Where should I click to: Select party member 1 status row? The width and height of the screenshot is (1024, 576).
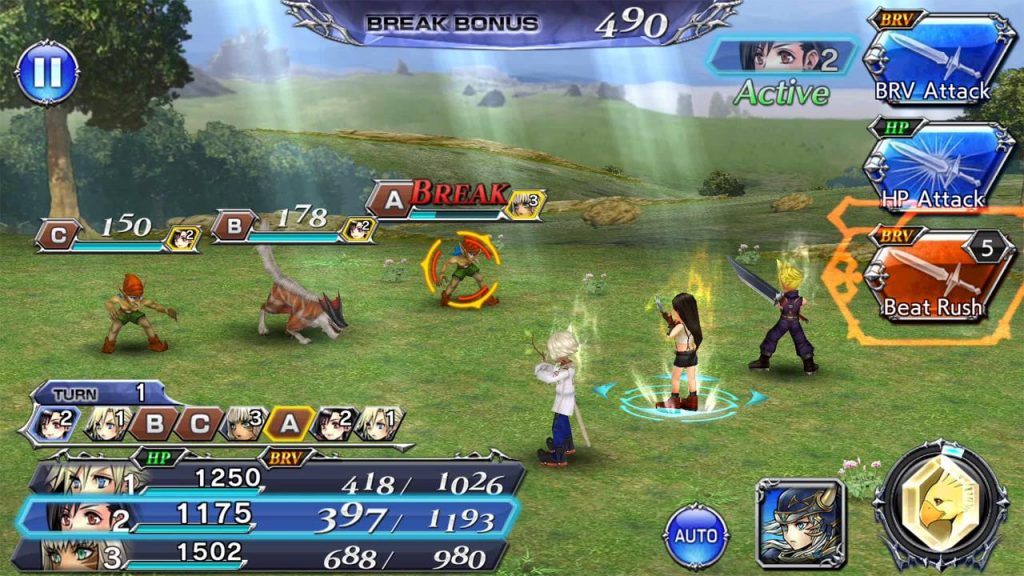coord(275,481)
